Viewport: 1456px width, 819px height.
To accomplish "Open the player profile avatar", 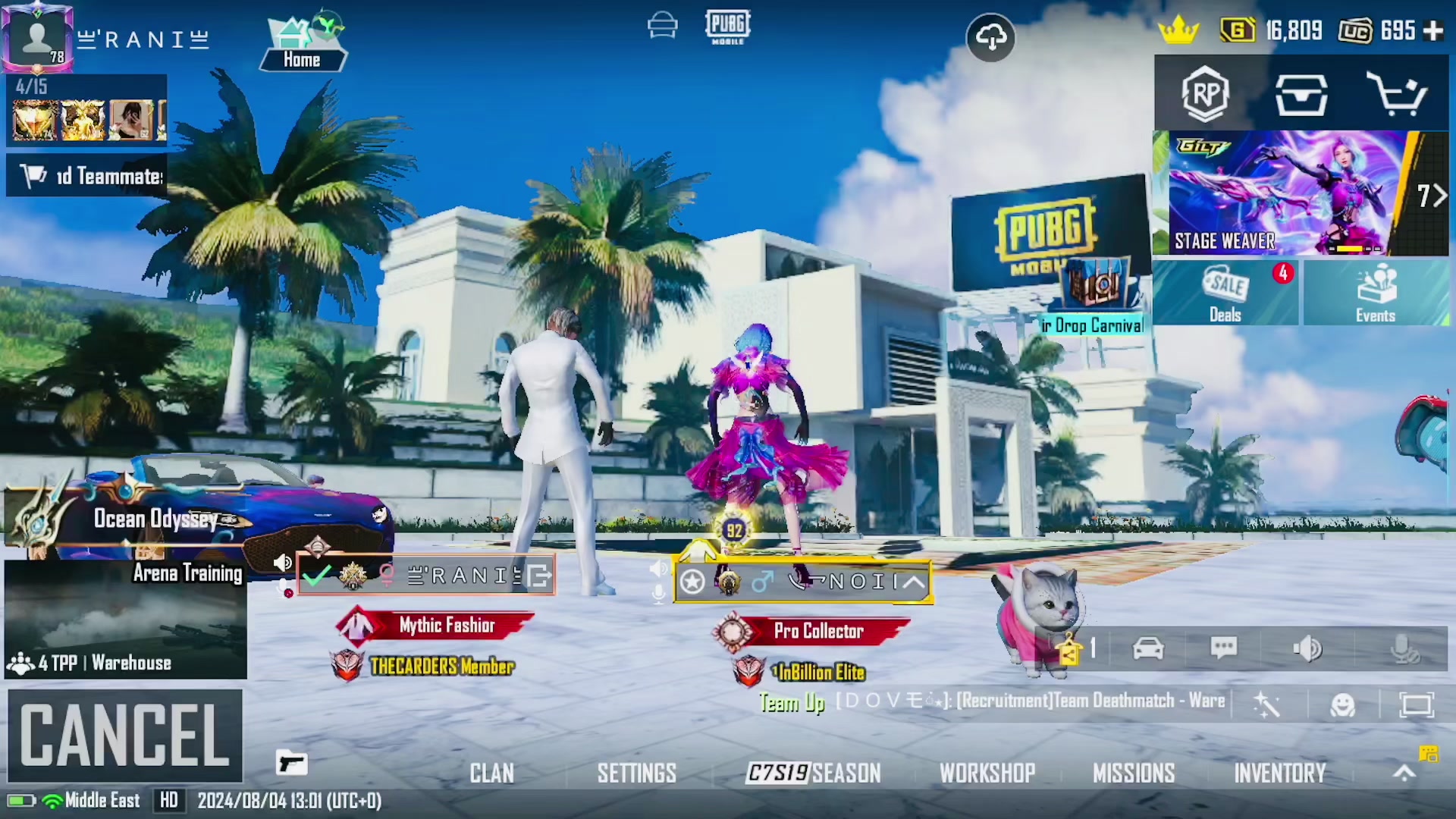I will 36,36.
